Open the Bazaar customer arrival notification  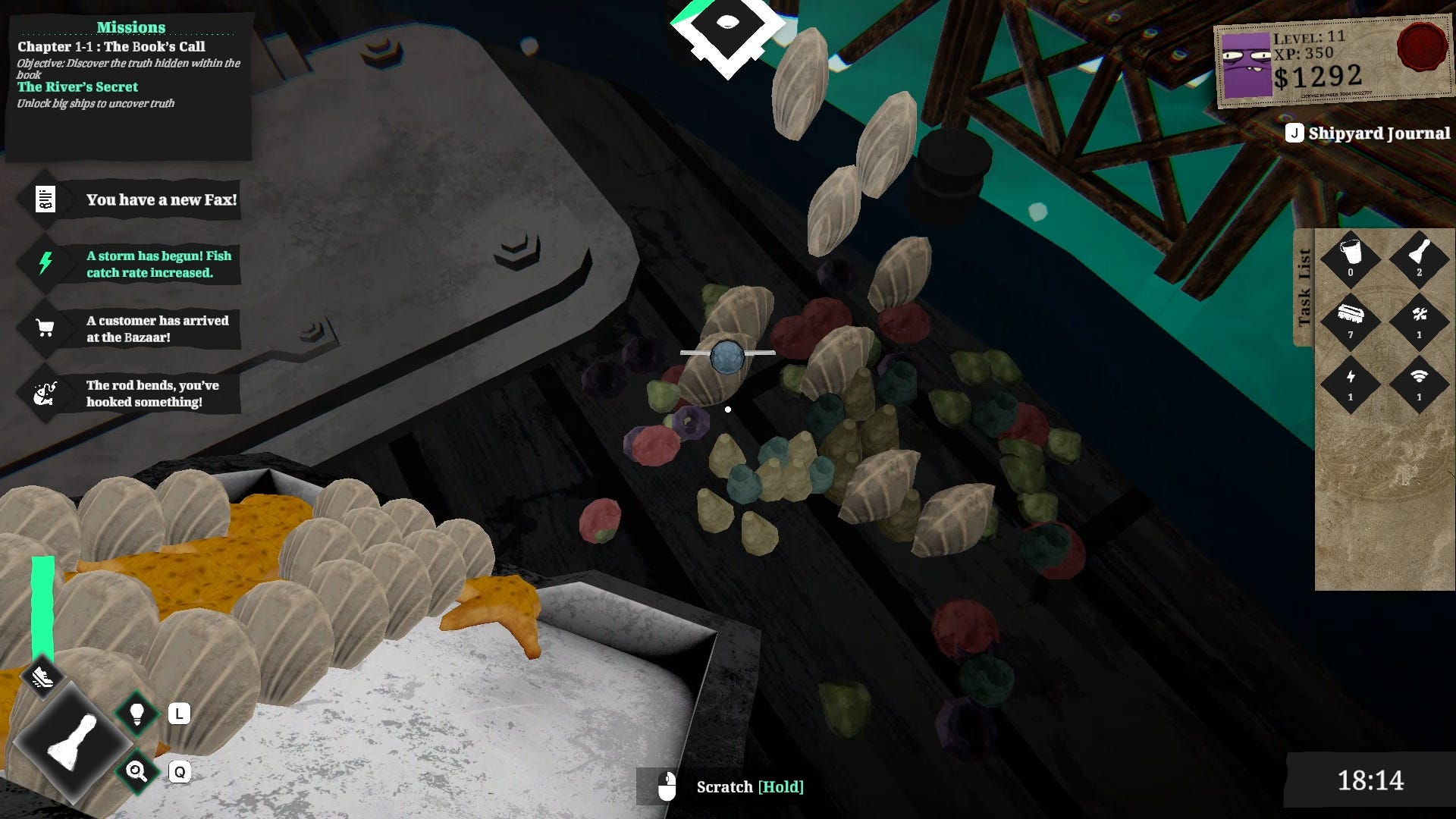[x=129, y=328]
